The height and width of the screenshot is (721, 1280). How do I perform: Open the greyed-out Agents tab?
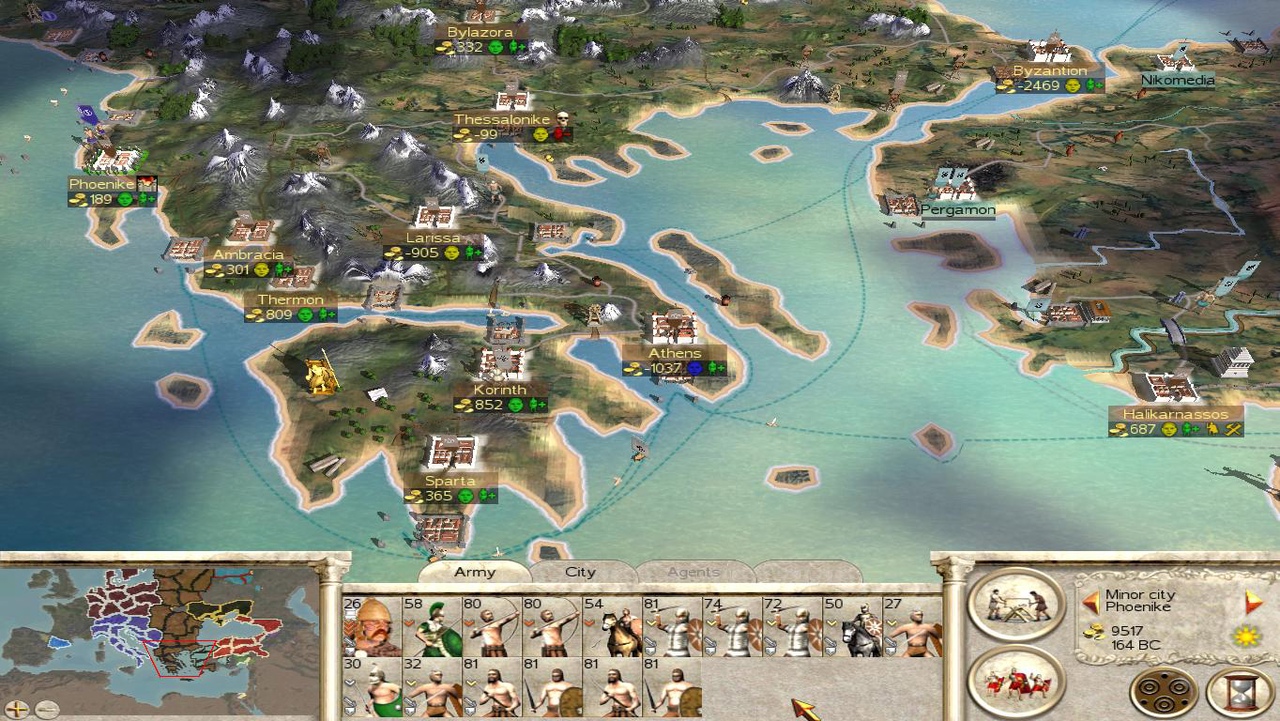point(693,572)
